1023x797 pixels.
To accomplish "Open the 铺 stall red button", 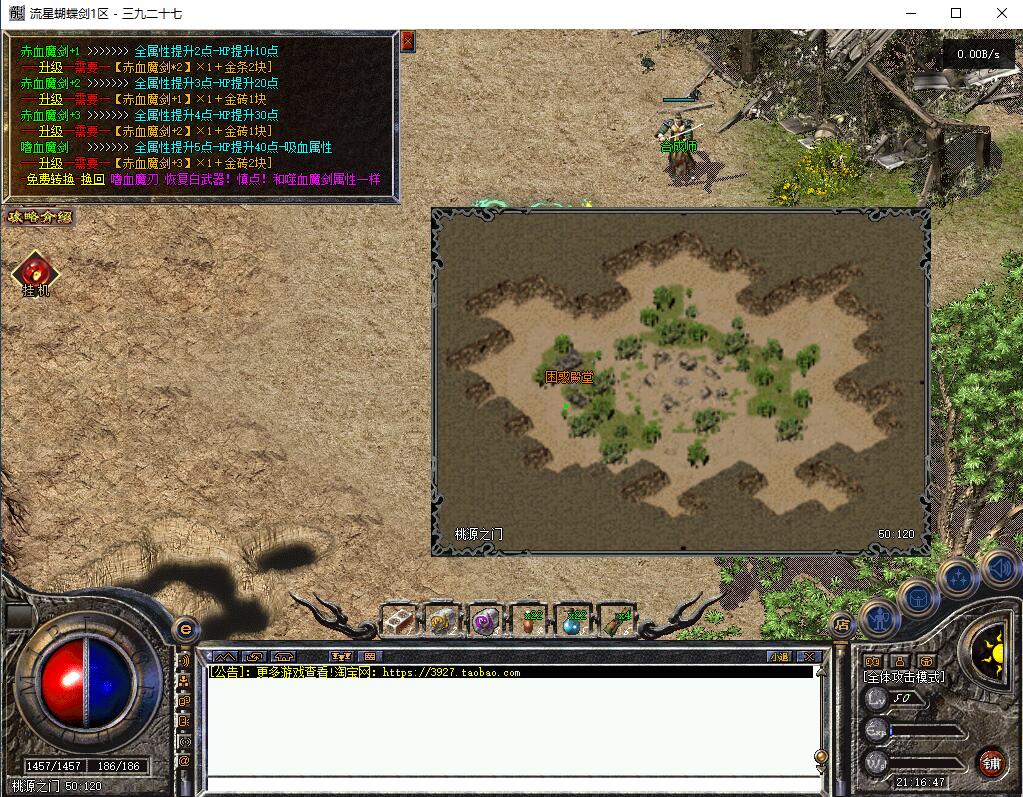I will 990,762.
